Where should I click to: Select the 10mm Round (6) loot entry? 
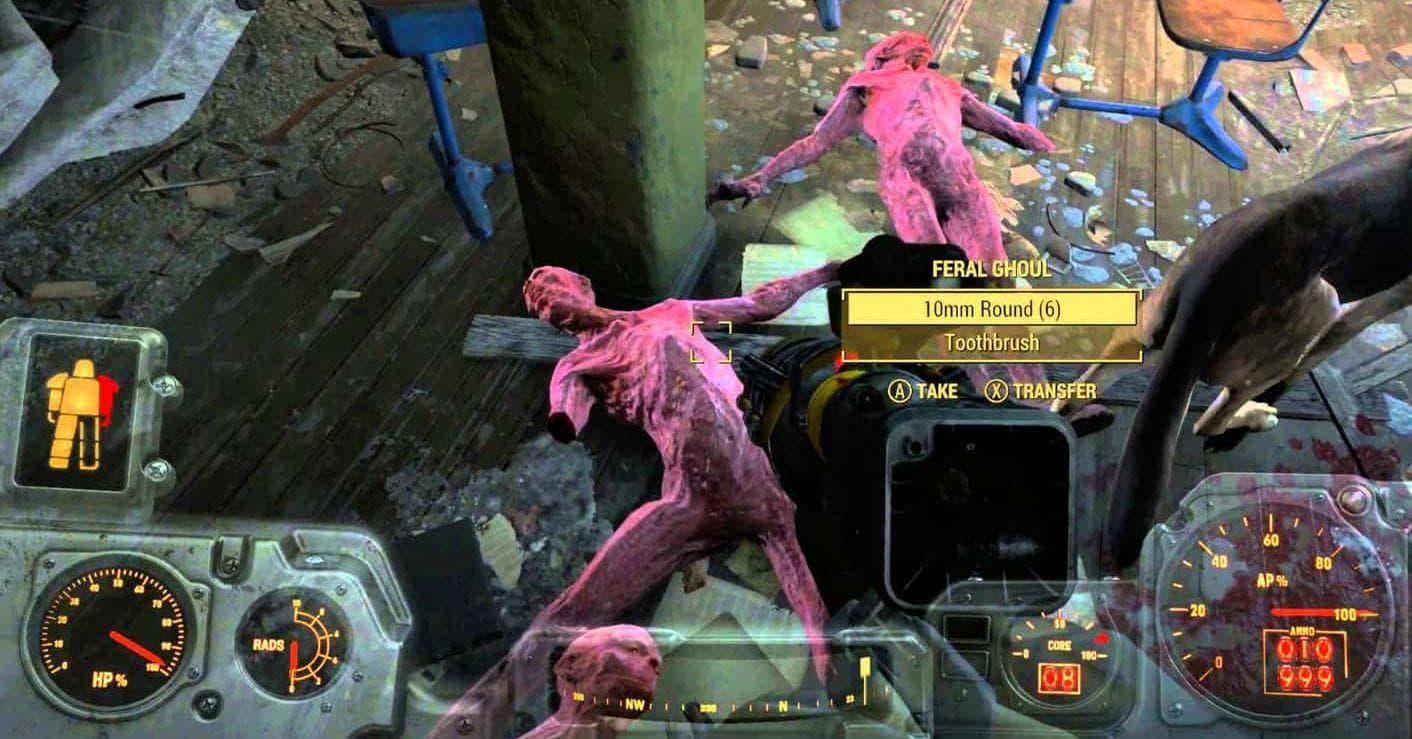[x=991, y=309]
